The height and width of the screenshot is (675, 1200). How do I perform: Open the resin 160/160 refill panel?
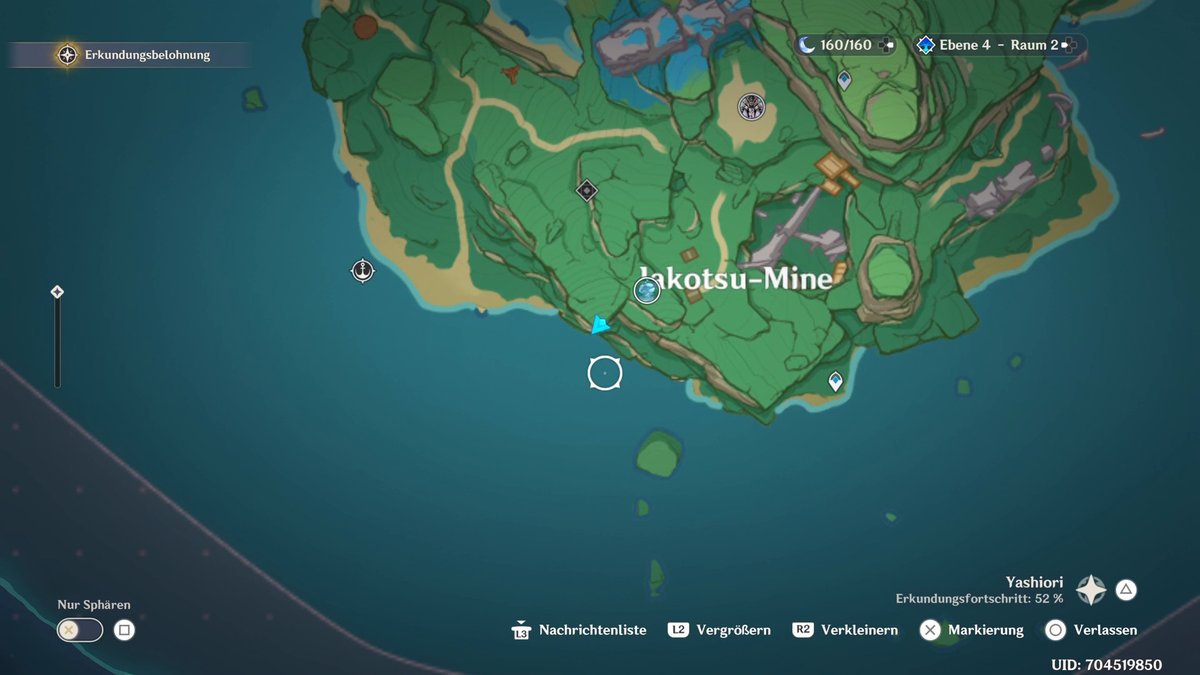click(x=845, y=45)
